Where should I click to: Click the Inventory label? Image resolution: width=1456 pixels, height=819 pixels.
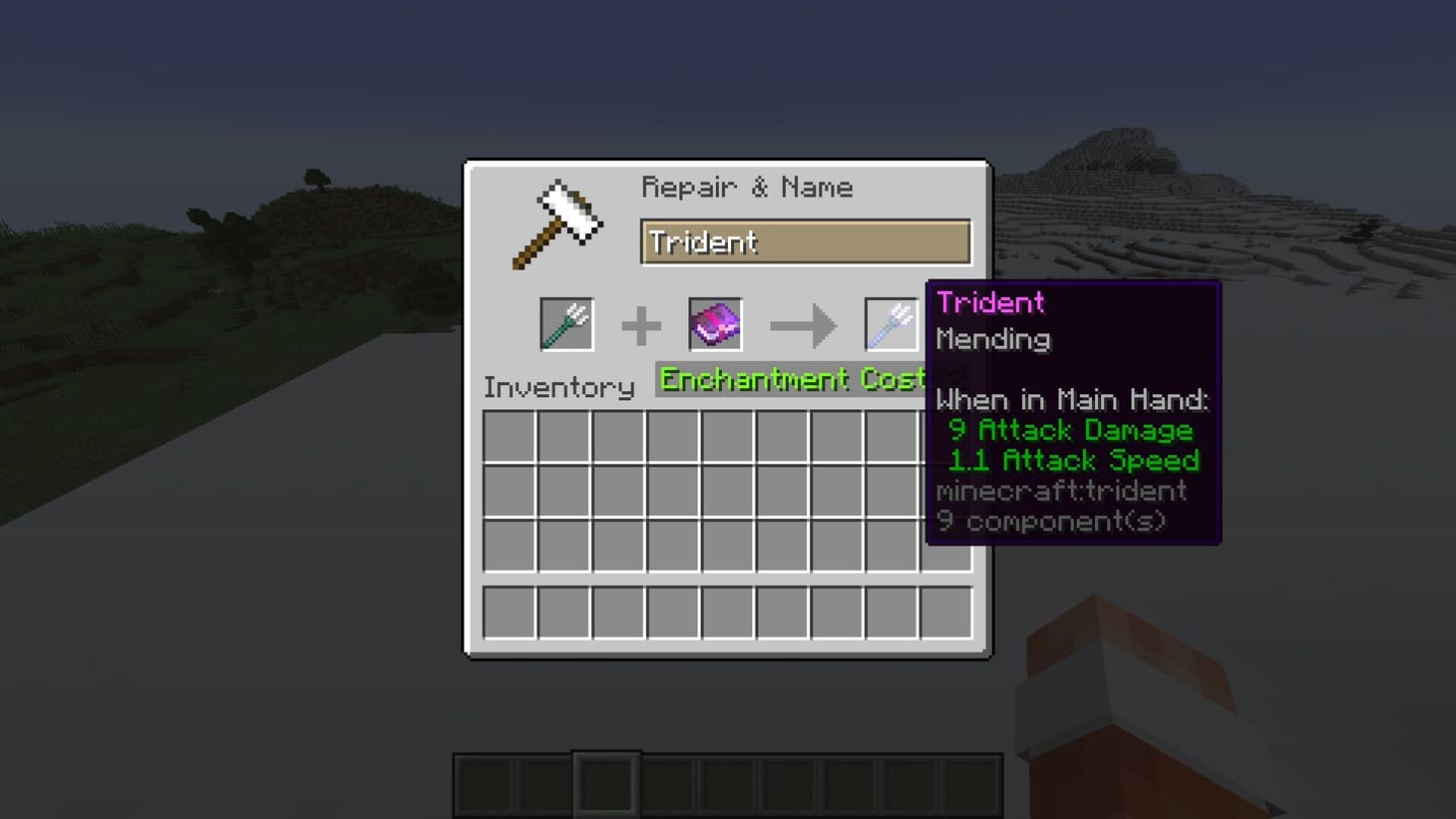point(557,387)
